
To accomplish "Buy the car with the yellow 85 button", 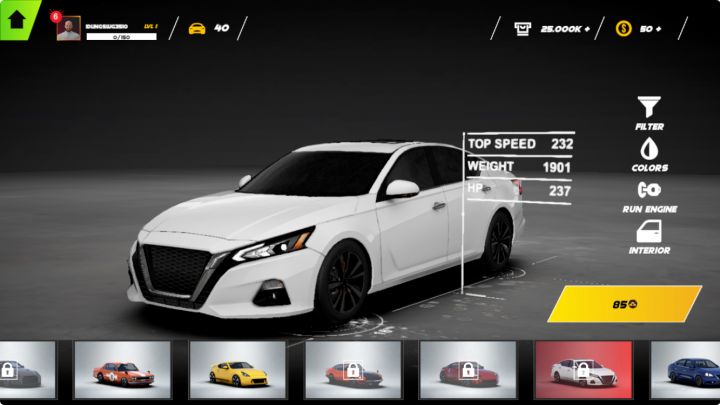I will 625,304.
